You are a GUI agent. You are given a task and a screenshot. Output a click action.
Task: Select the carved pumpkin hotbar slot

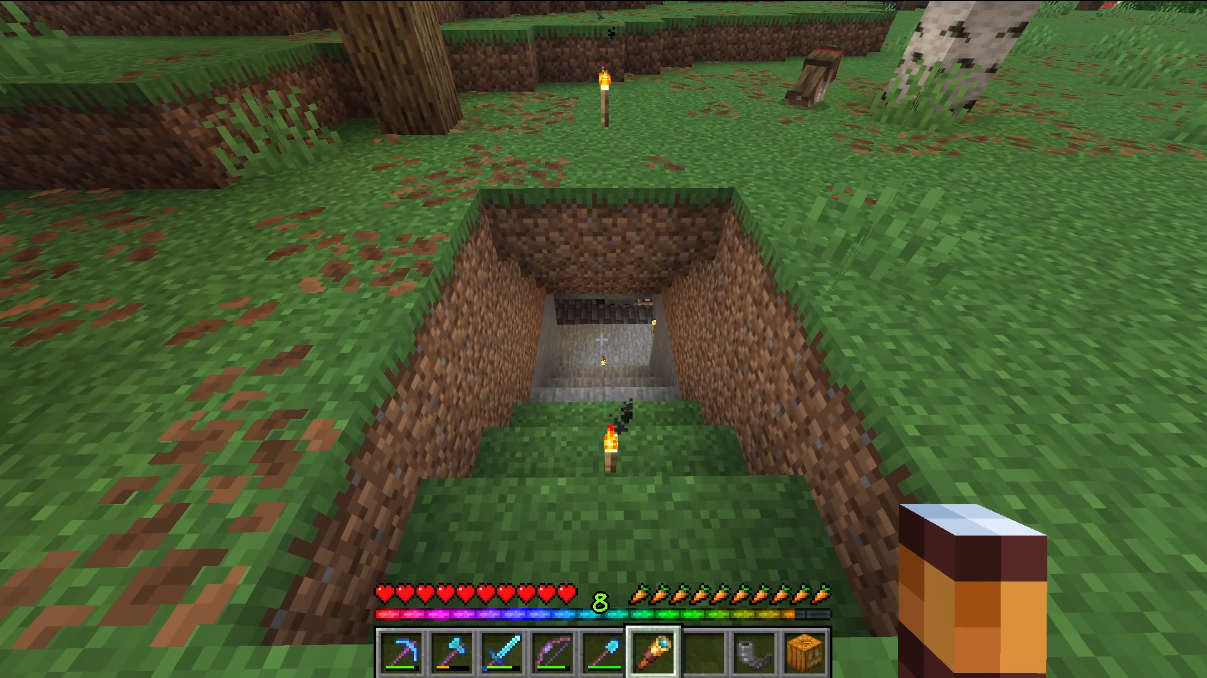tap(803, 653)
